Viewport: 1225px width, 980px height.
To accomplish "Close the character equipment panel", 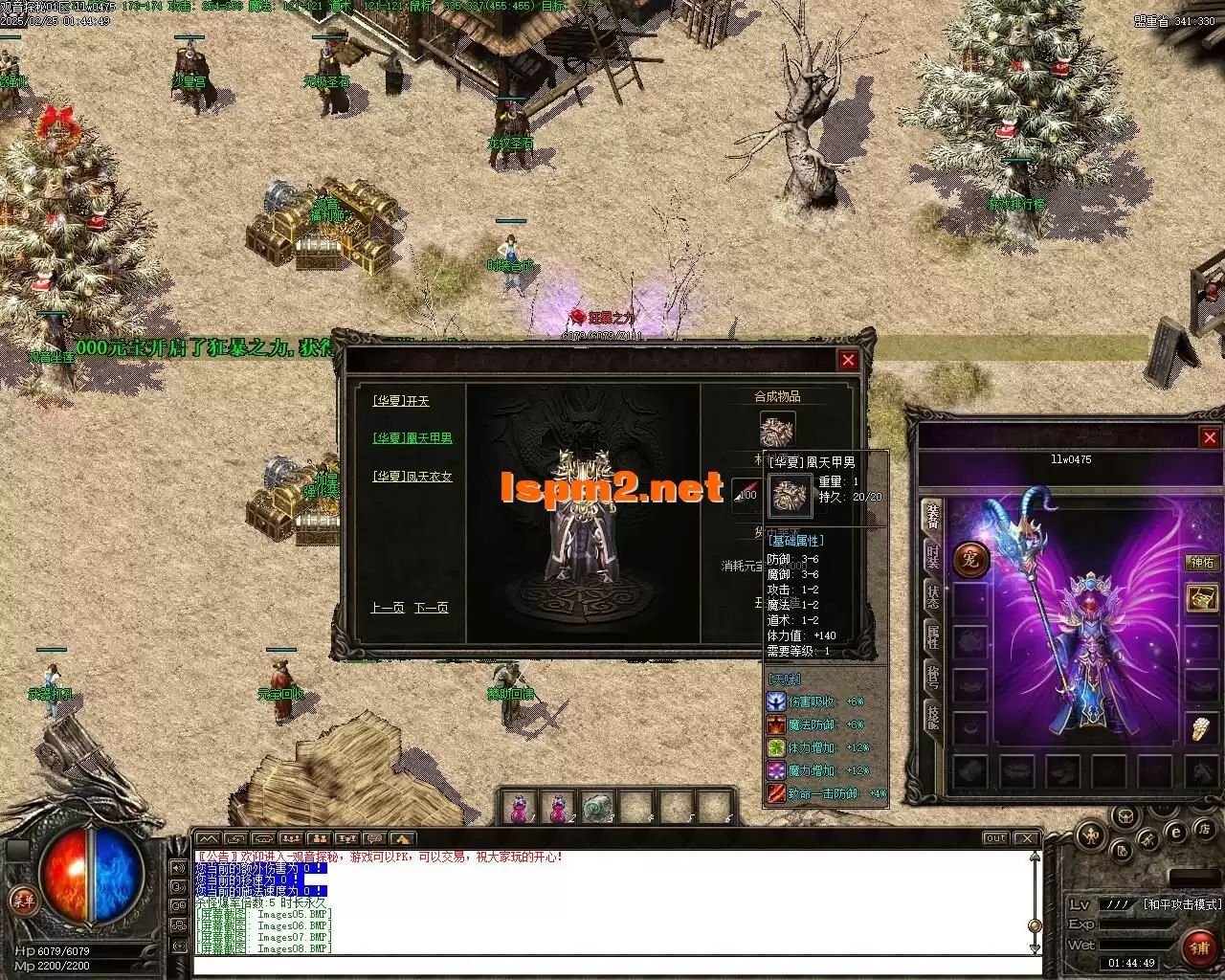I will (1209, 437).
